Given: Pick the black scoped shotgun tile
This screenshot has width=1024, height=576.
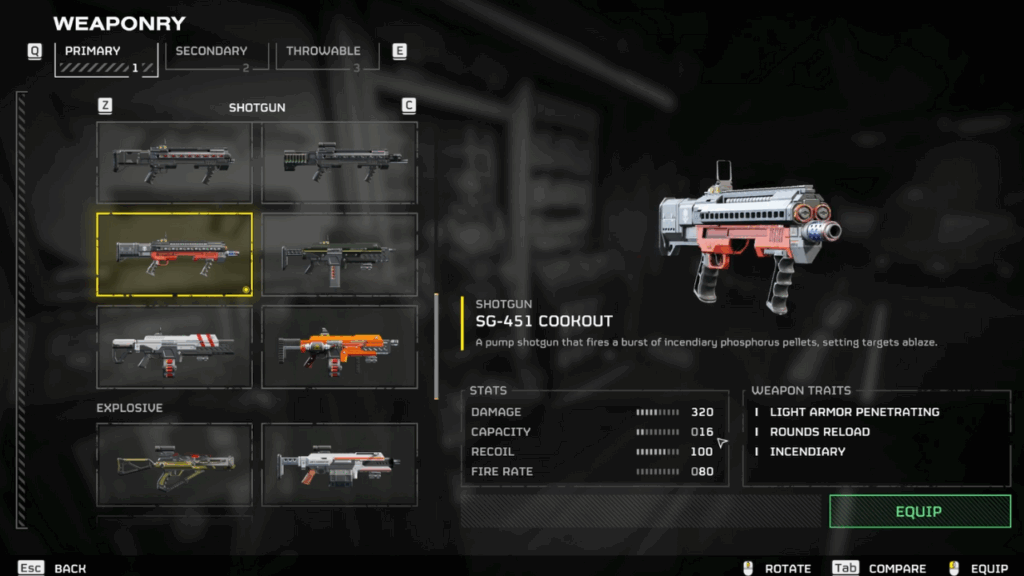Looking at the screenshot, I should tap(340, 162).
